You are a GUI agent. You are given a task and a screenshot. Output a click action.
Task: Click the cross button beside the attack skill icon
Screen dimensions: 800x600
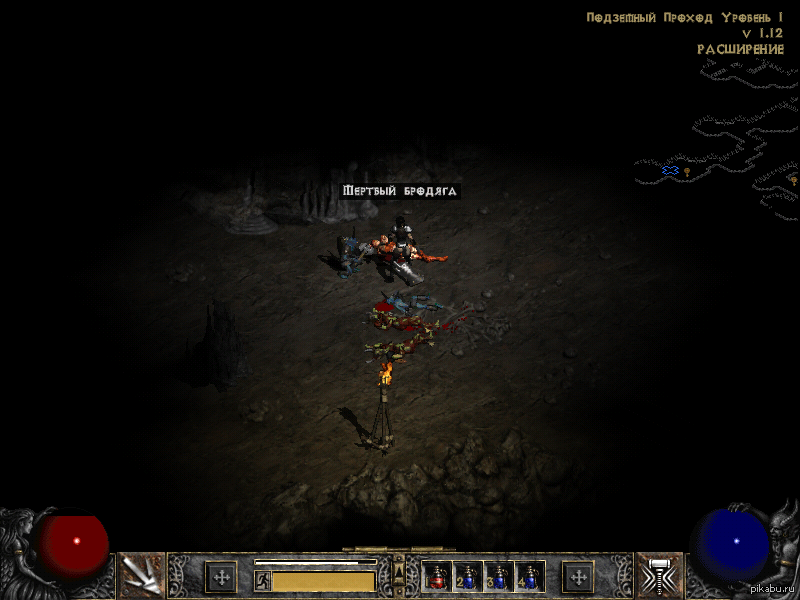click(x=221, y=577)
